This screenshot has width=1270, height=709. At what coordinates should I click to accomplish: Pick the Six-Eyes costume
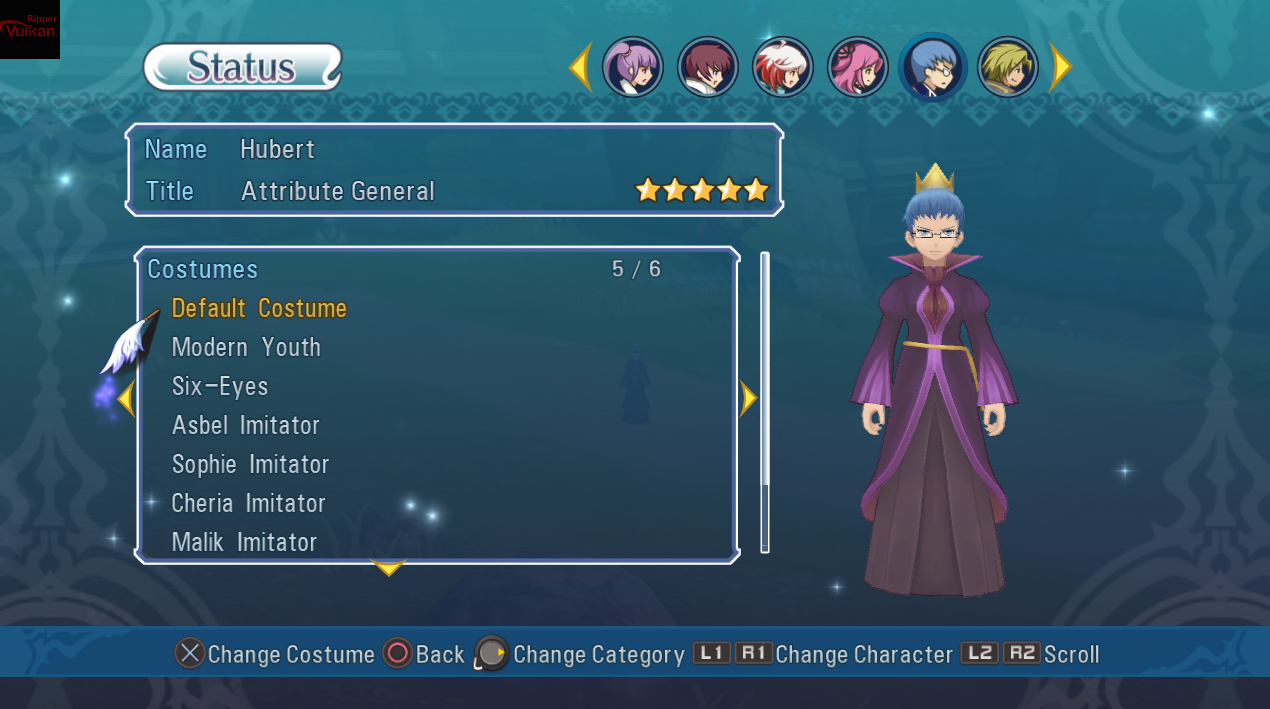(220, 386)
